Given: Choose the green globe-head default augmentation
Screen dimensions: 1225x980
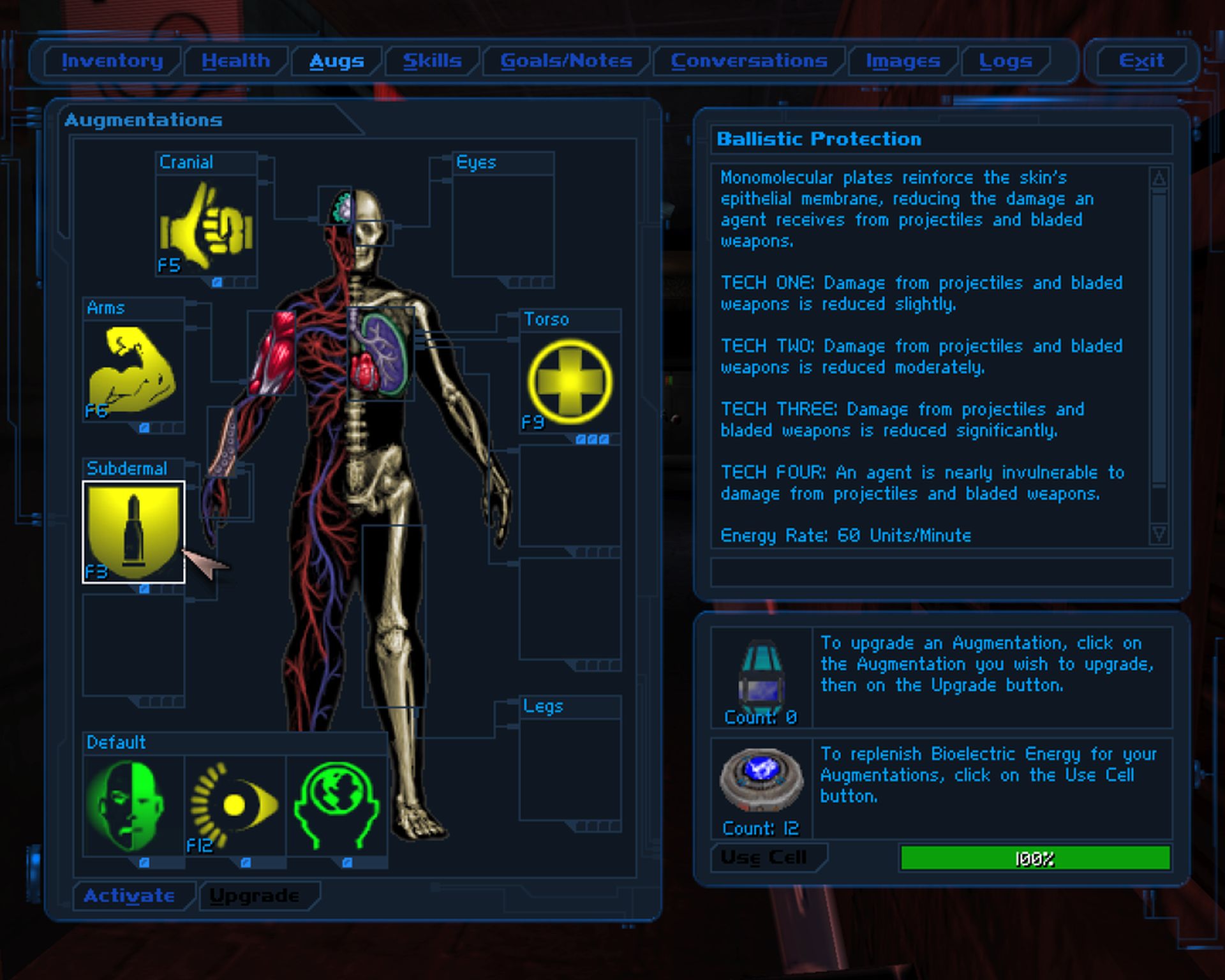Looking at the screenshot, I should coord(337,806).
